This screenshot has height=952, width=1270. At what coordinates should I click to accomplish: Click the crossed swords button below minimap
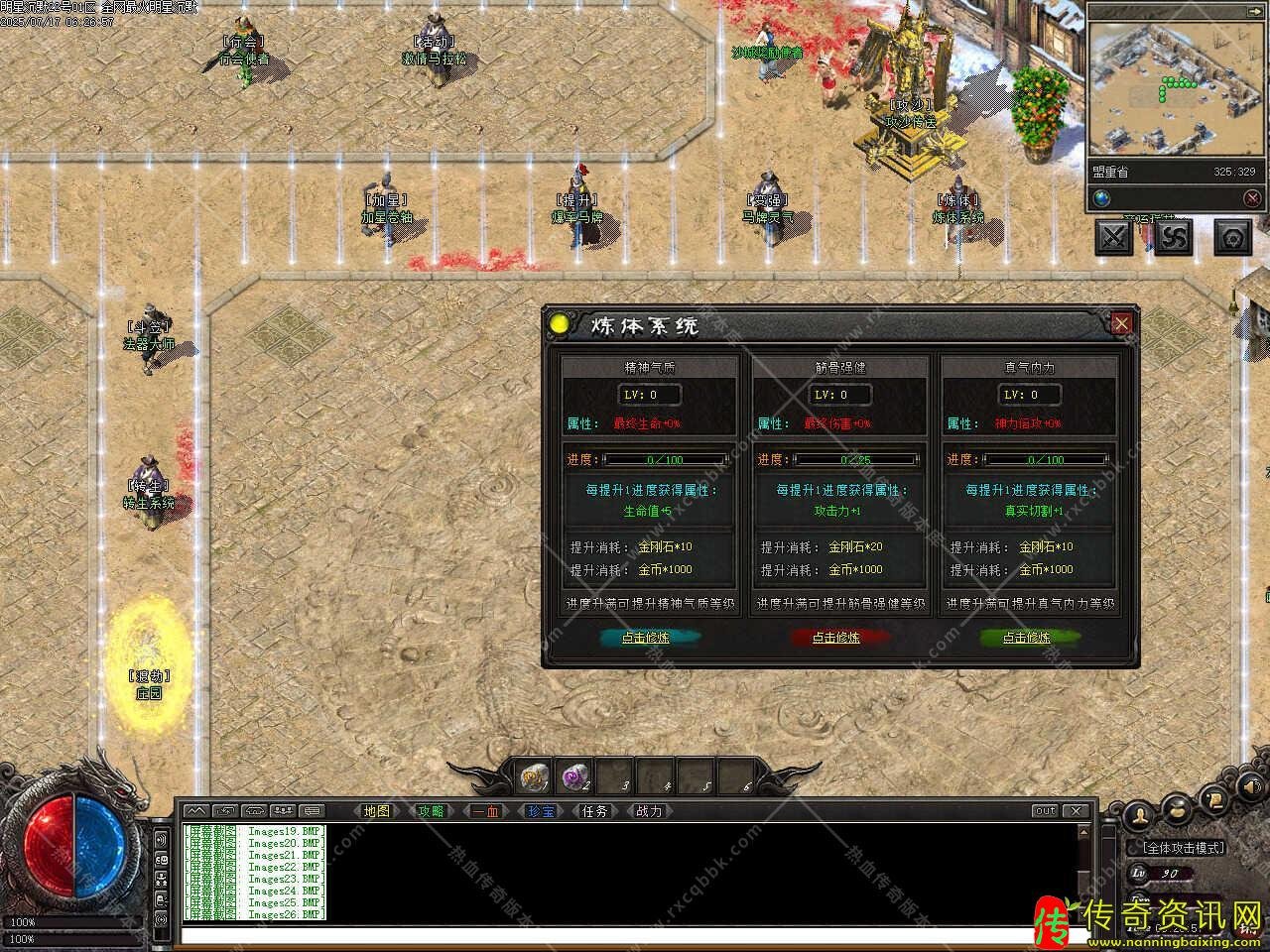[x=1114, y=237]
